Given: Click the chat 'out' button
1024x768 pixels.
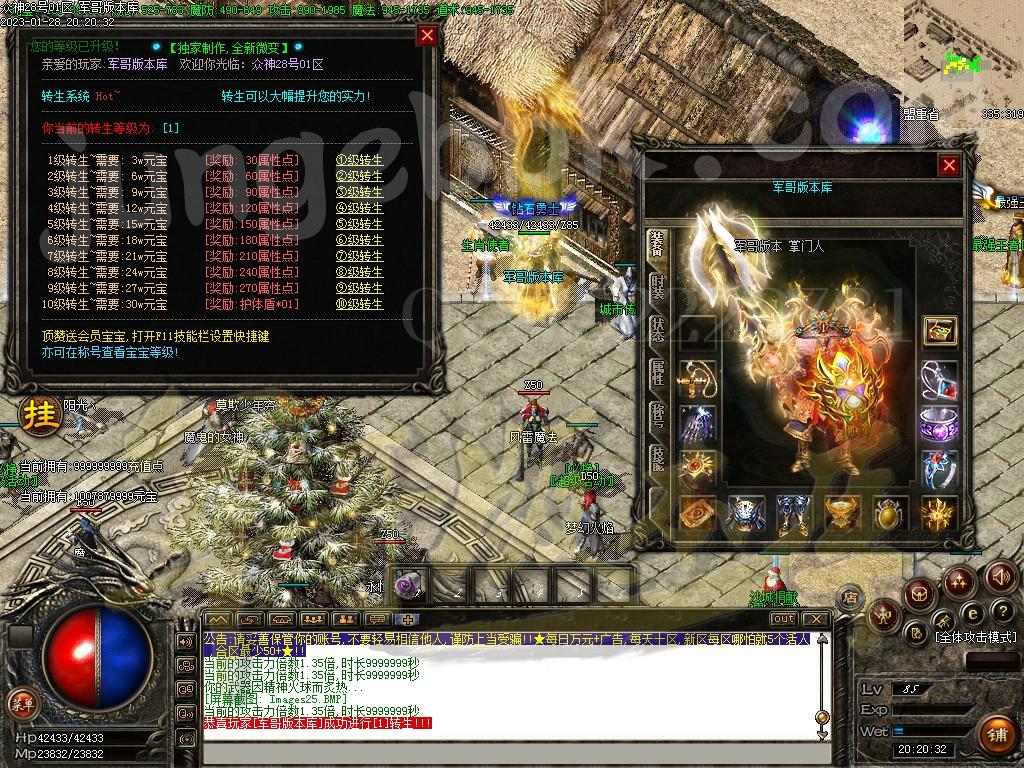Looking at the screenshot, I should [783, 620].
